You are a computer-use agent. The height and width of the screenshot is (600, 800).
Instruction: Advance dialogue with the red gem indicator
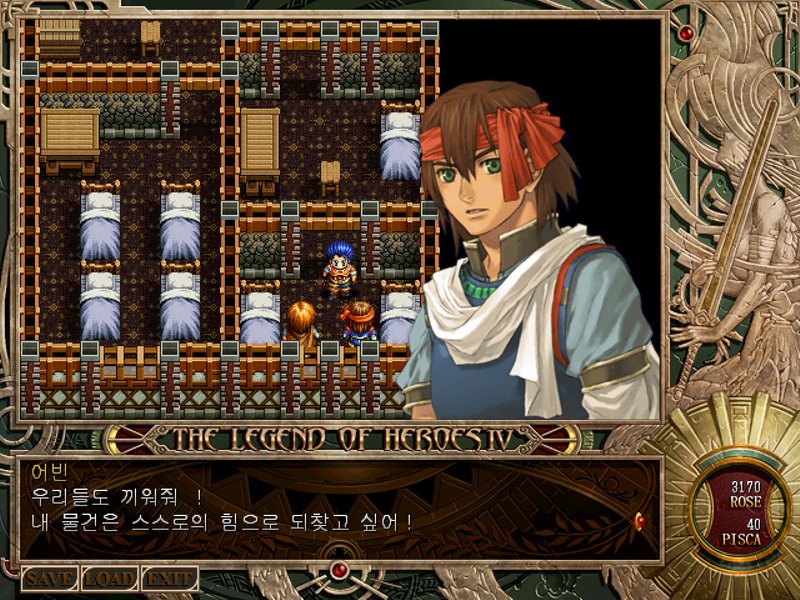coord(639,519)
